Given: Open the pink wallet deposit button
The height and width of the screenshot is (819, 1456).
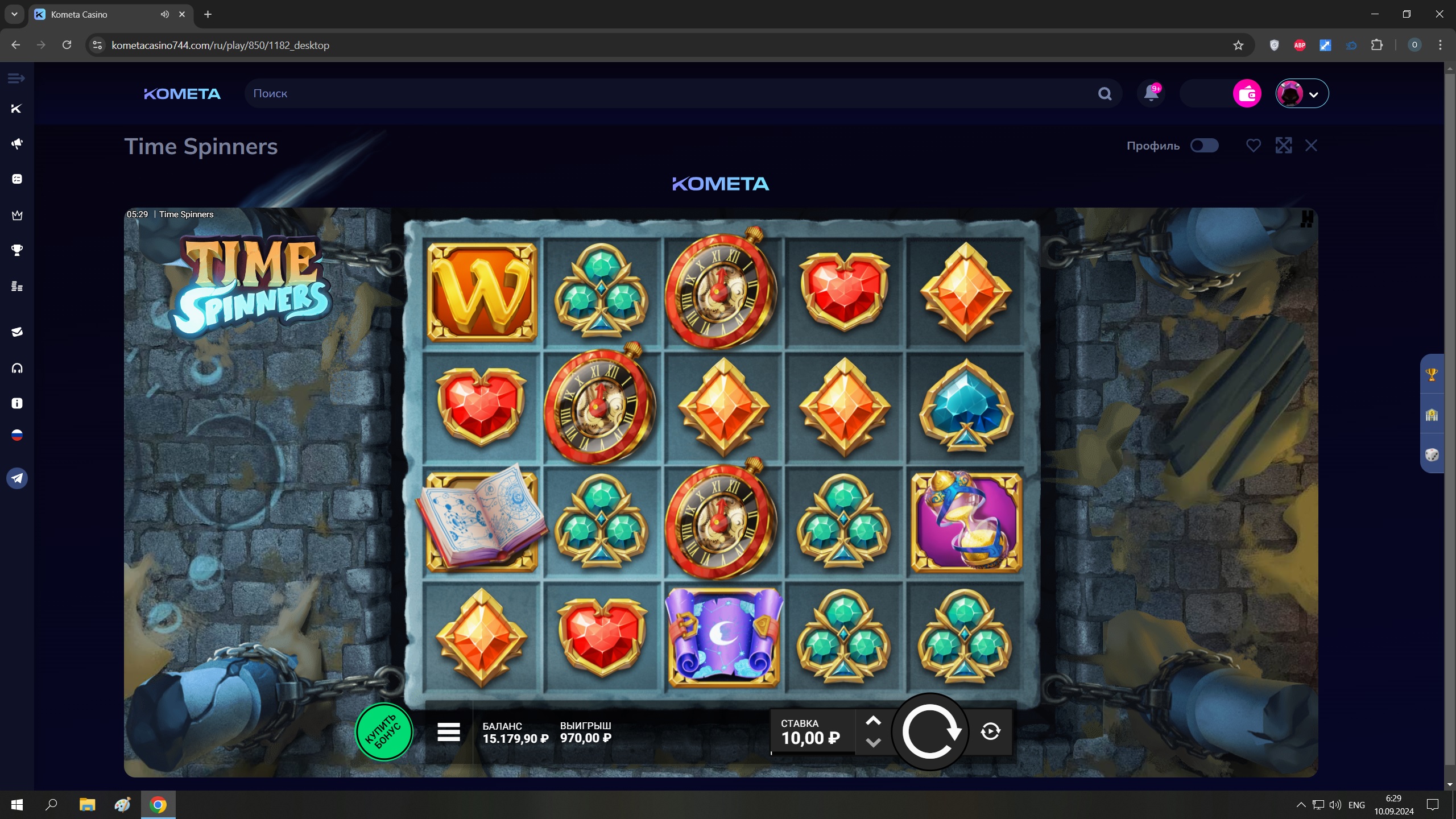Looking at the screenshot, I should (x=1247, y=93).
